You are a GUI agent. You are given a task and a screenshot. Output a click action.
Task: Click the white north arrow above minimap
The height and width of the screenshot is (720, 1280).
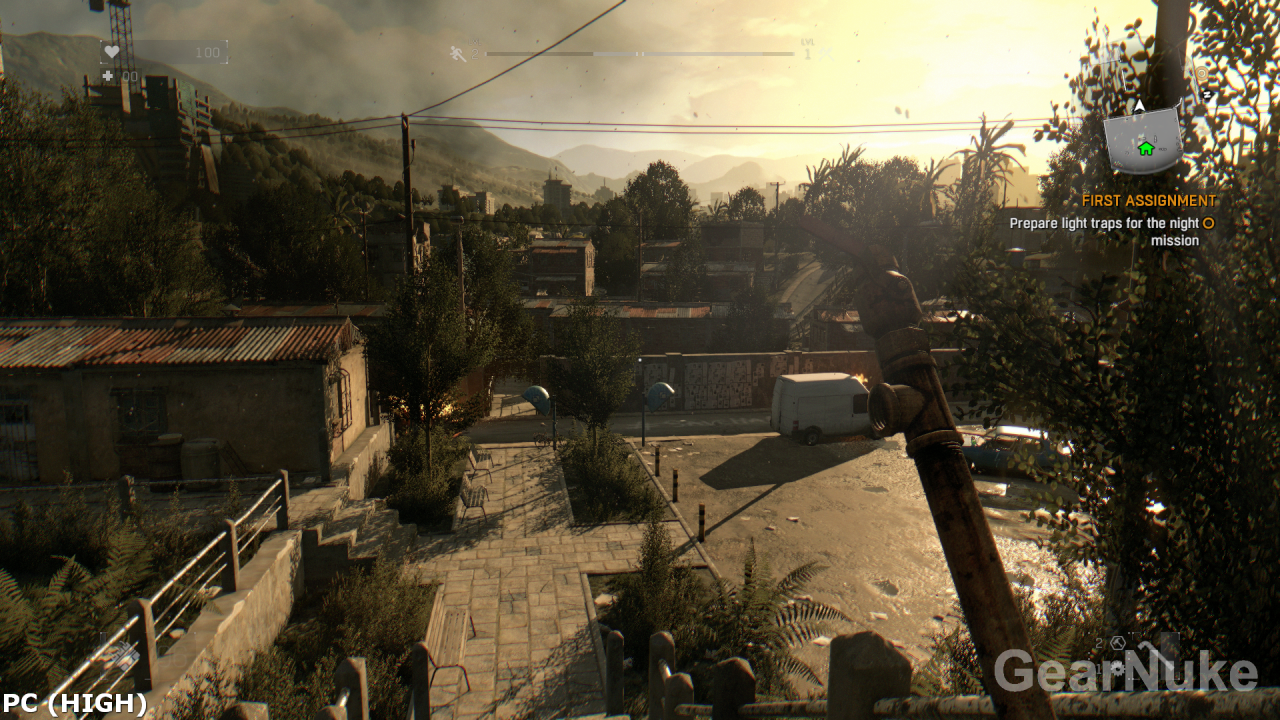click(1139, 106)
